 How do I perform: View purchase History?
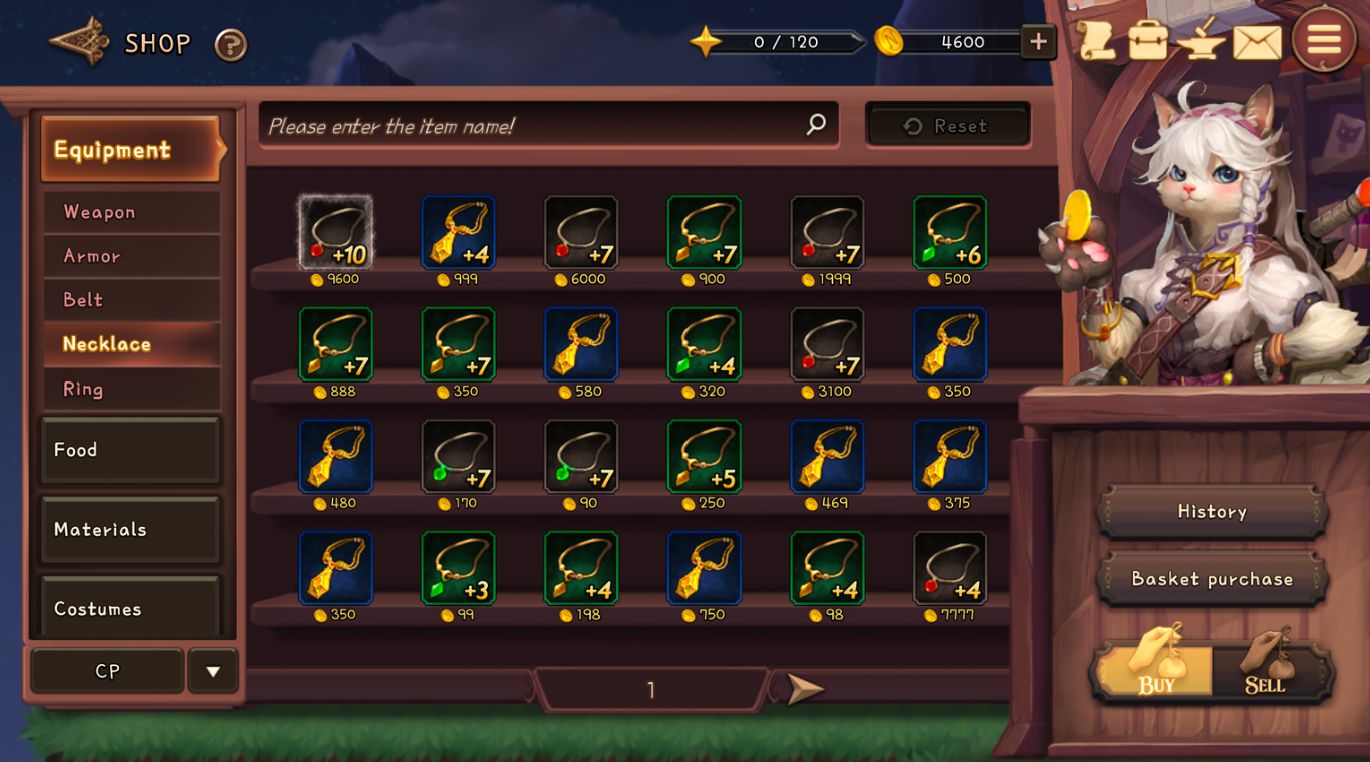point(1211,512)
